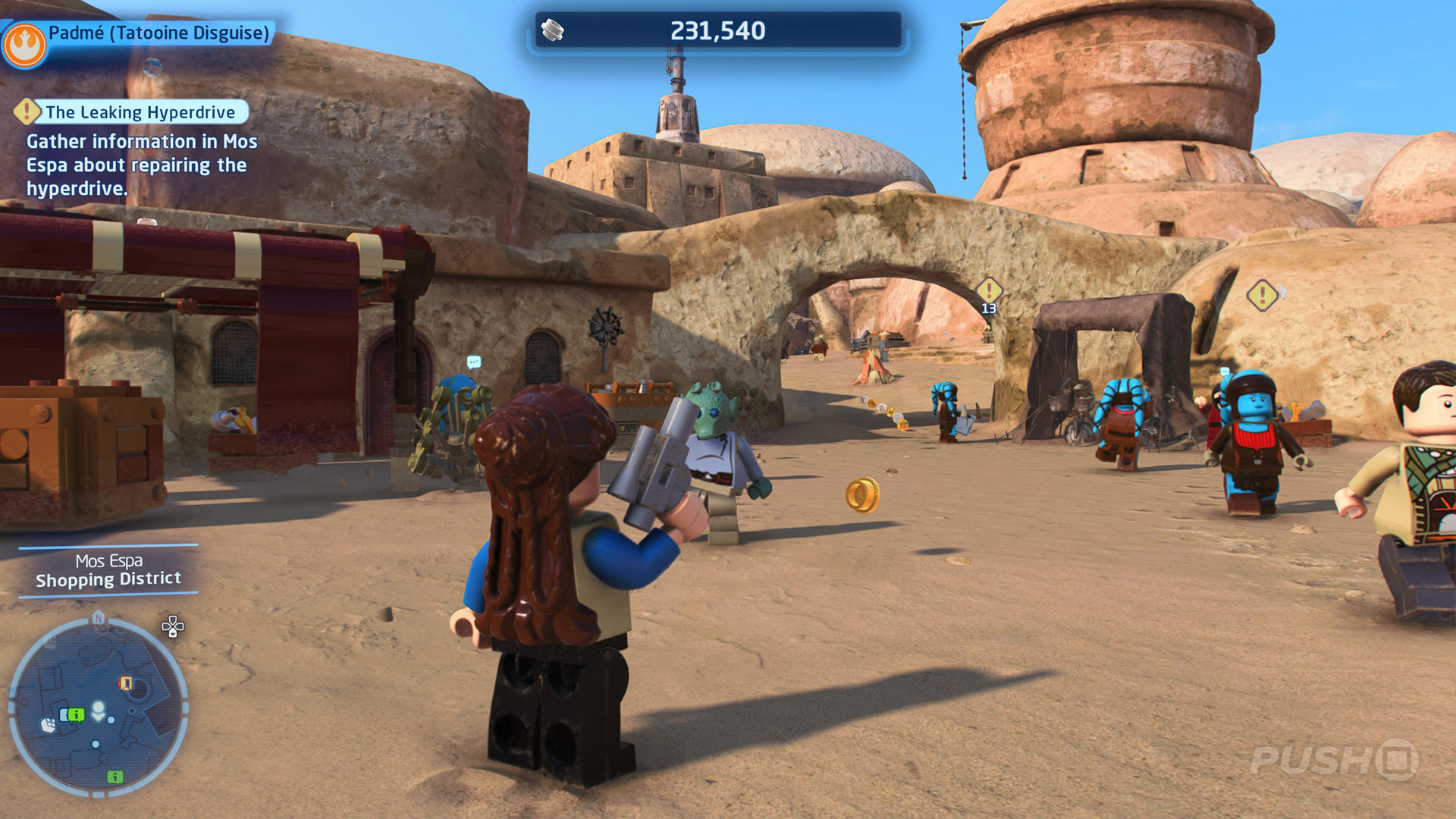Click the d-pad icon beside the minimap
Screen dimensions: 1456x819
173,626
